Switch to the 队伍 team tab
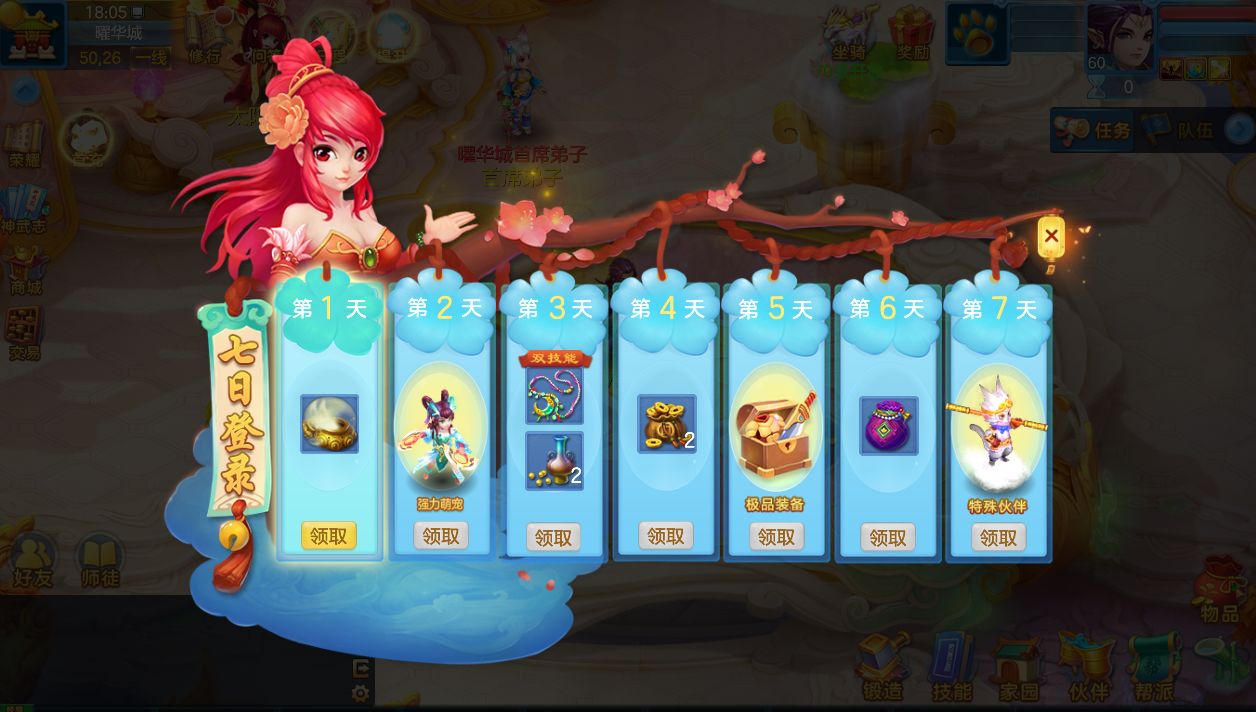 point(1181,130)
